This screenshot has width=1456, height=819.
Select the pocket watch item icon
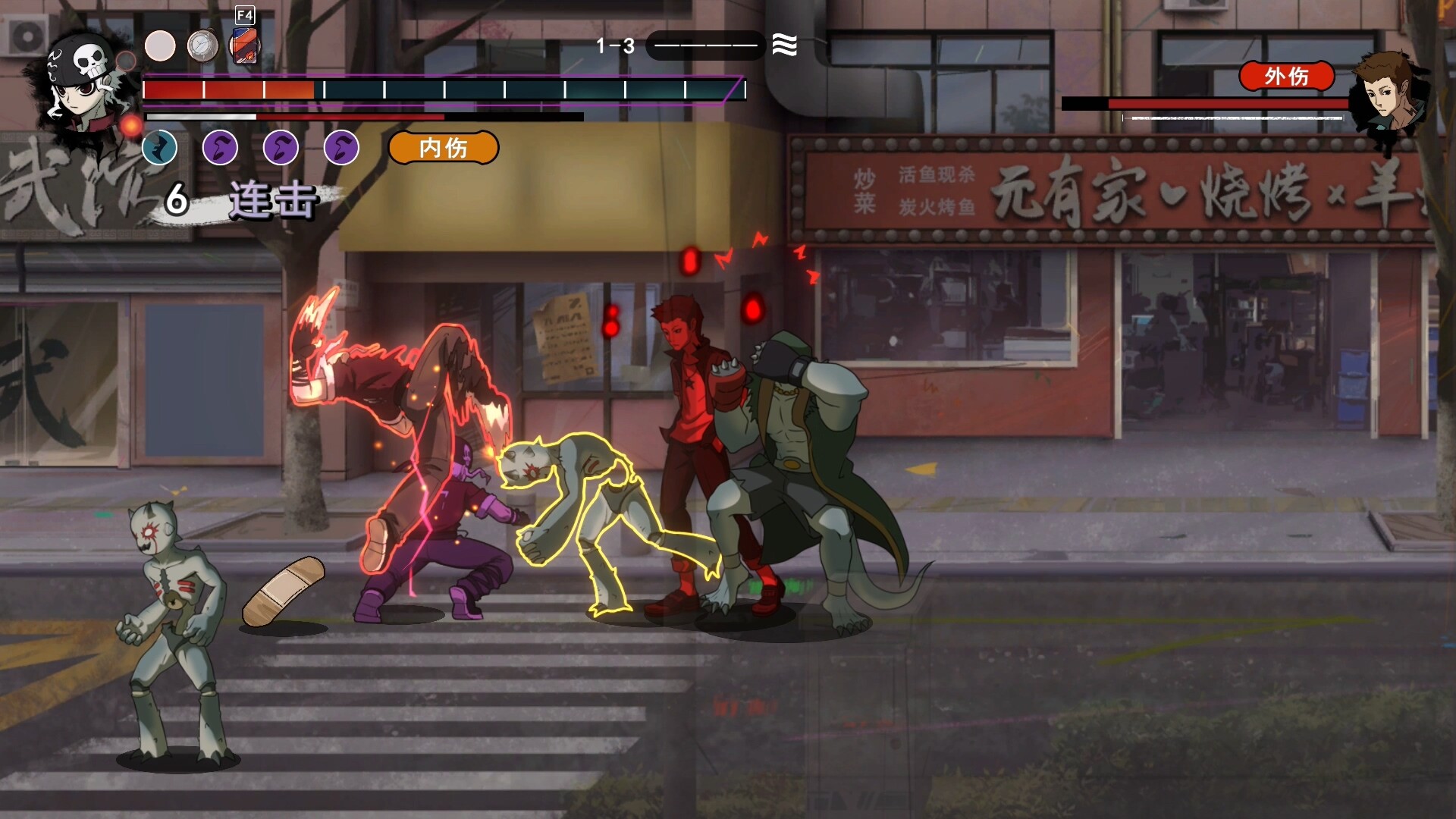[202, 46]
